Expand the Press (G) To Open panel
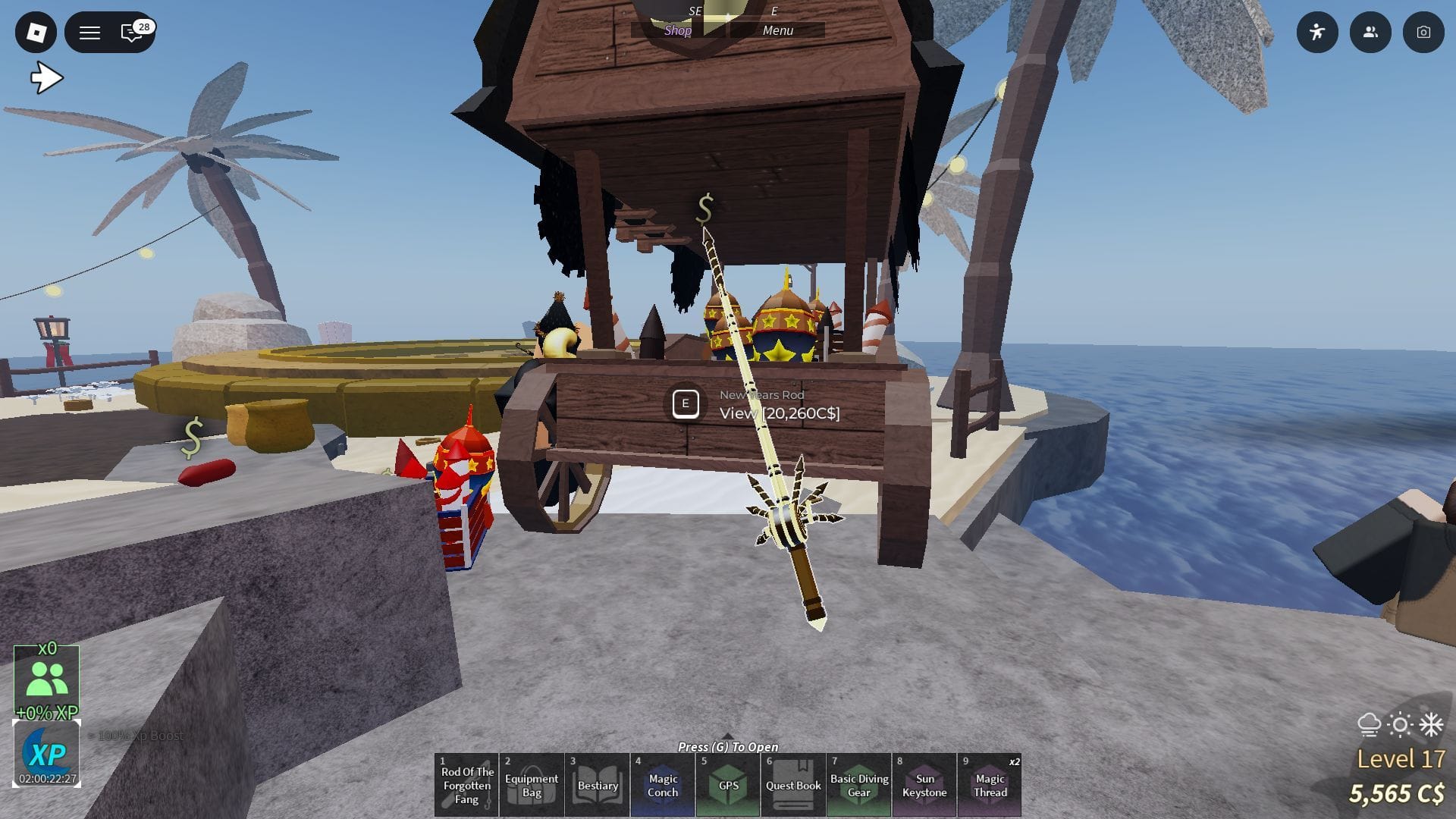 tap(728, 748)
